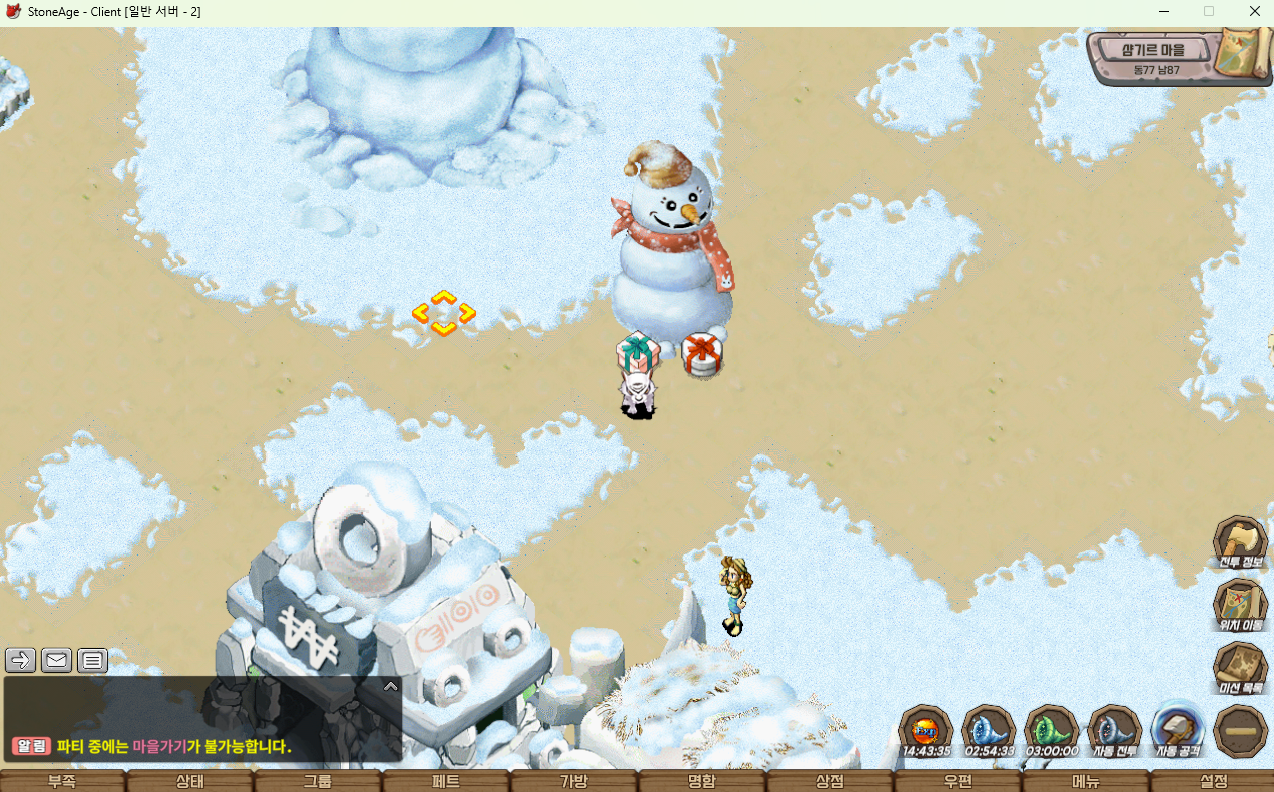Open the 메뉴 button on the bottom bar
The width and height of the screenshot is (1274, 792).
(x=1086, y=781)
